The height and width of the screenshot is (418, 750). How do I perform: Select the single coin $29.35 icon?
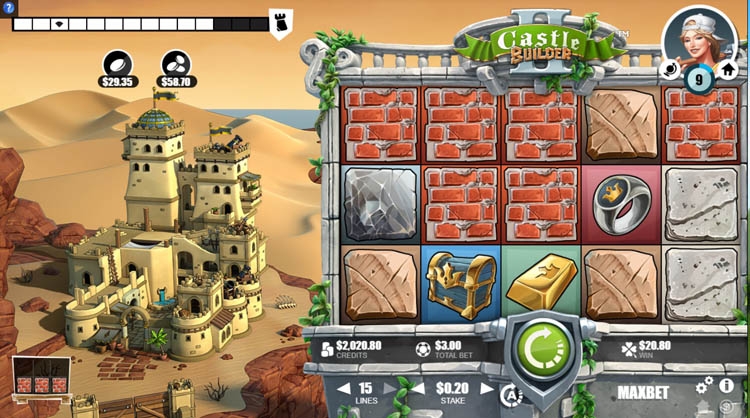click(x=118, y=62)
